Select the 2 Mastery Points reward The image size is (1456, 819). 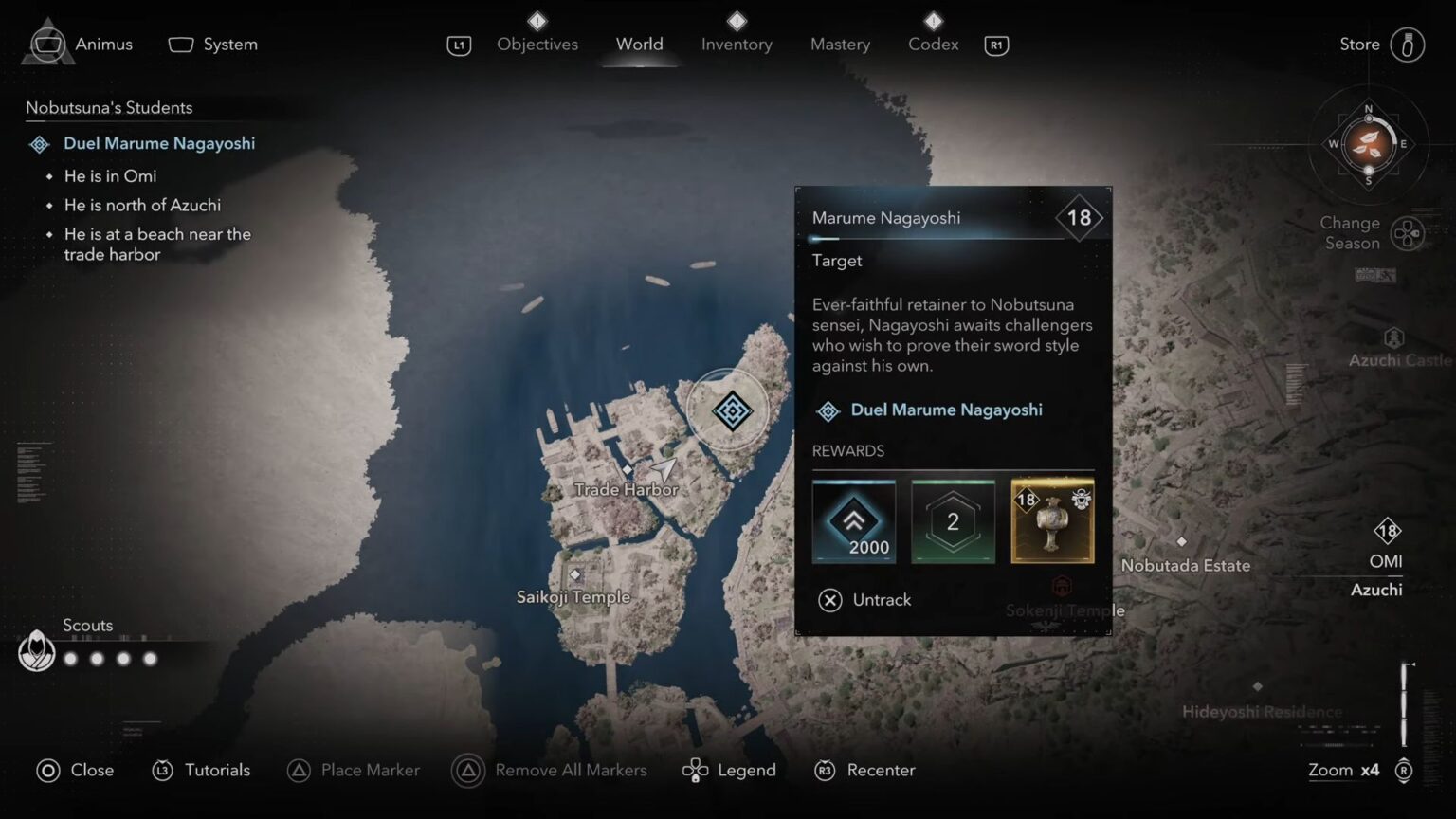[953, 520]
